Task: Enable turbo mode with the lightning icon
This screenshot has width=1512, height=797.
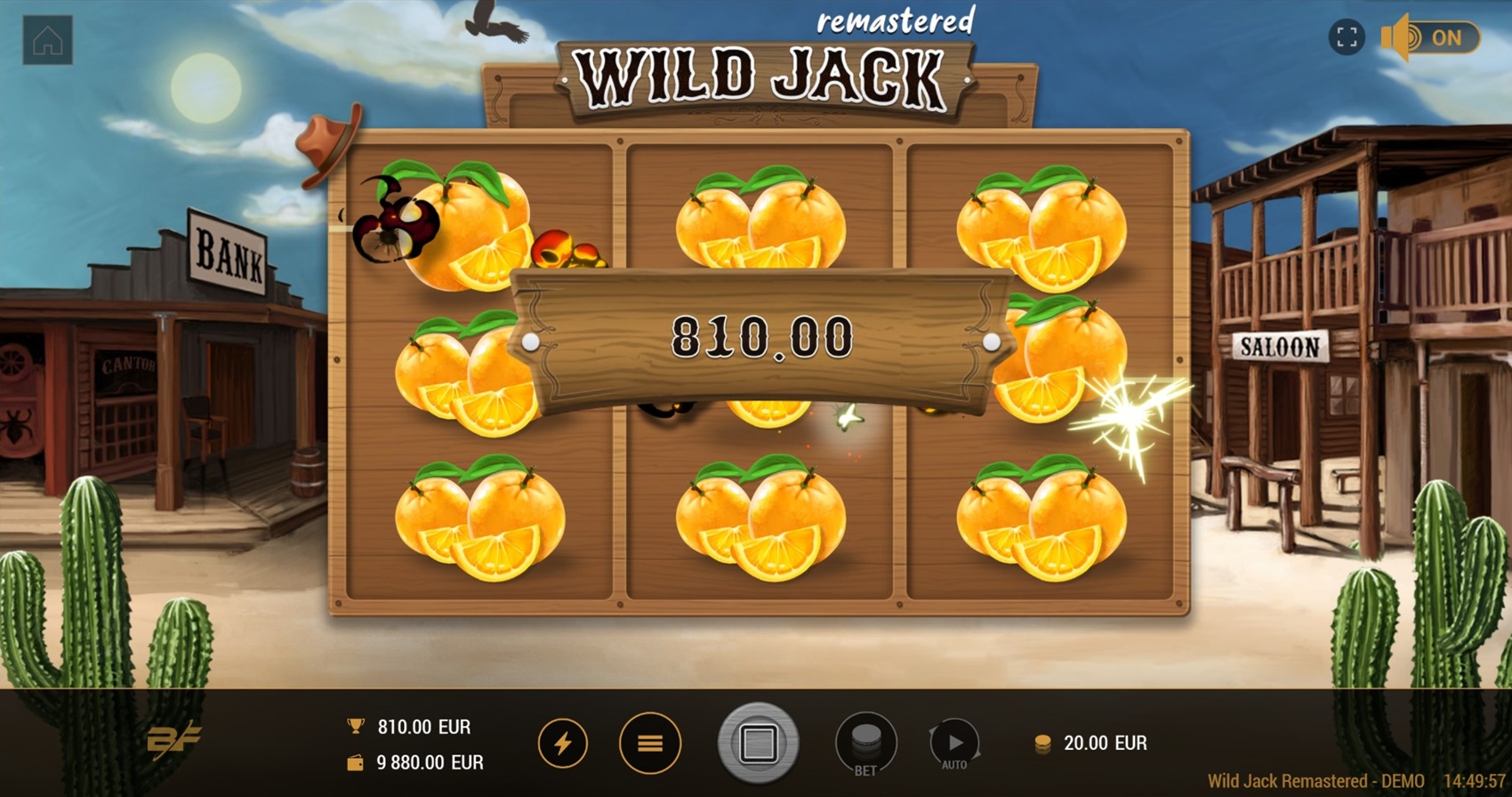Action: (562, 743)
